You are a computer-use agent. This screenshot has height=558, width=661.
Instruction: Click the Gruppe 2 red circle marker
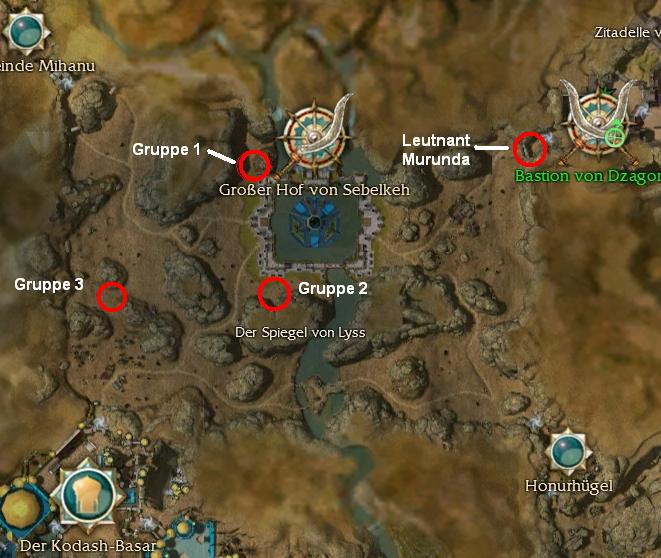point(274,293)
